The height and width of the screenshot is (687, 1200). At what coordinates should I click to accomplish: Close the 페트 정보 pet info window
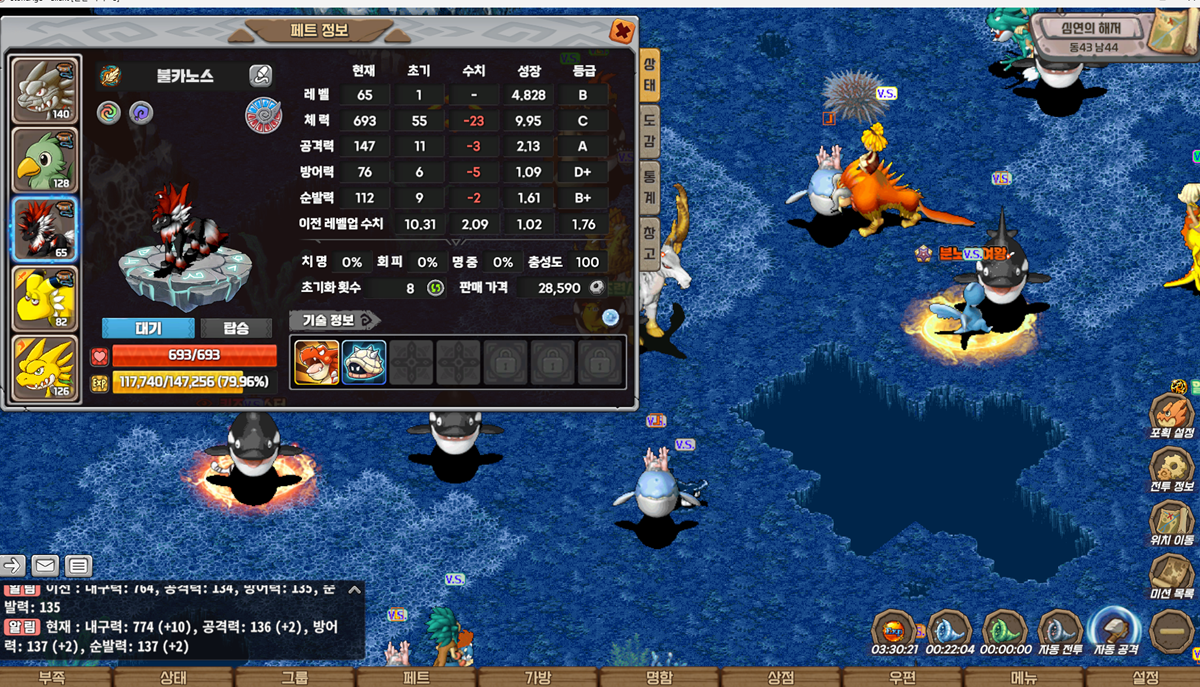622,31
